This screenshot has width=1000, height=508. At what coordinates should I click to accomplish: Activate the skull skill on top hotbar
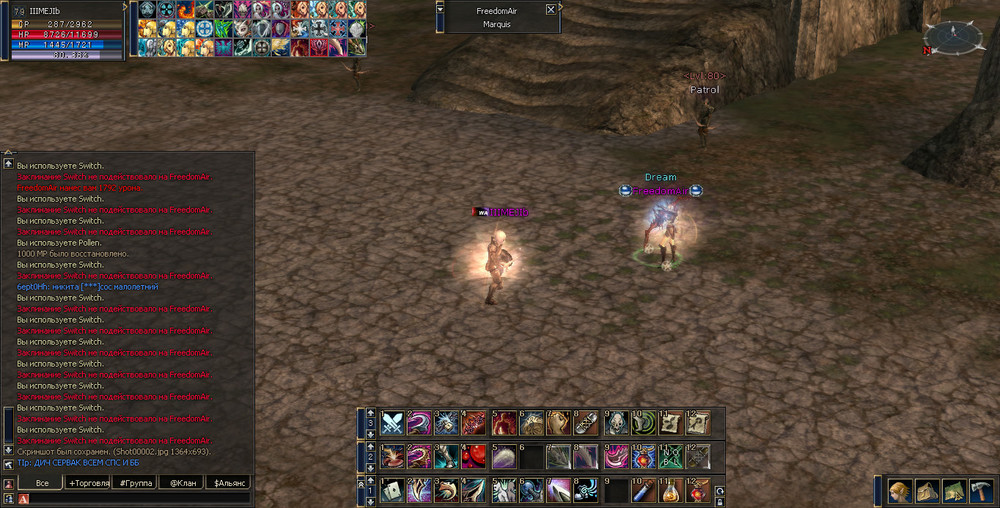pyautogui.click(x=615, y=423)
